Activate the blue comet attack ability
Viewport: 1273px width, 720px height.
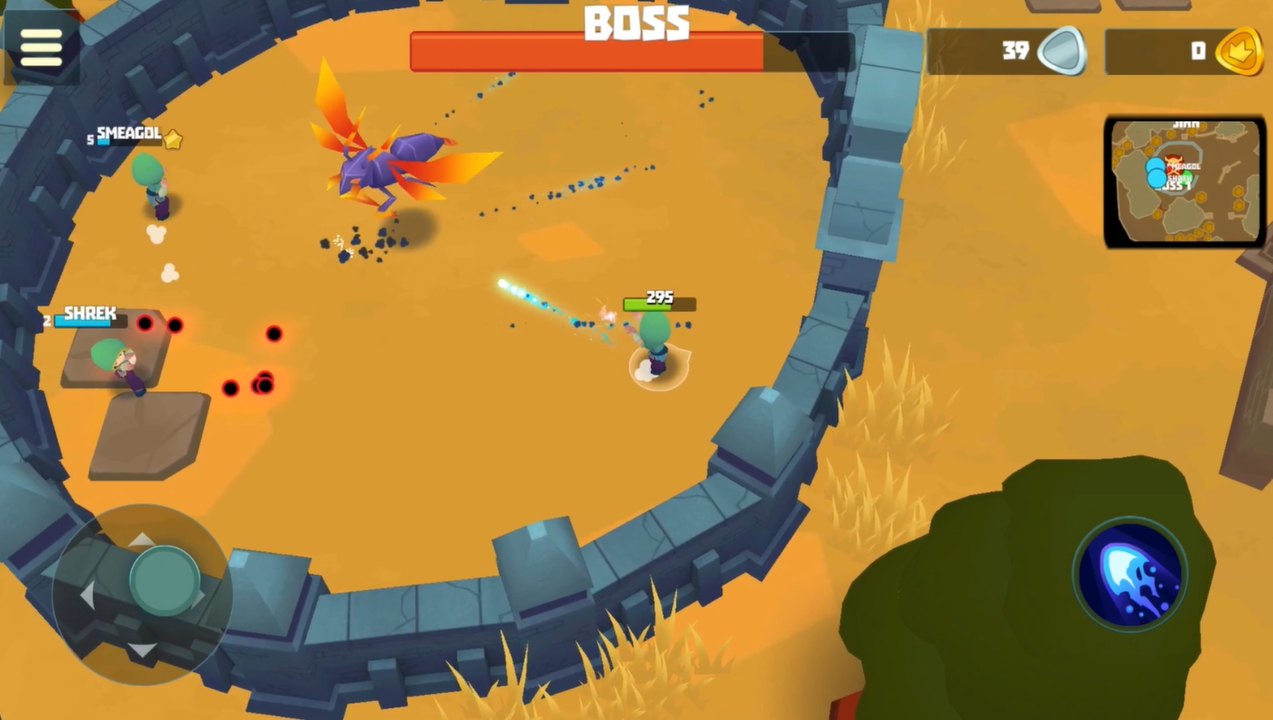[1130, 575]
